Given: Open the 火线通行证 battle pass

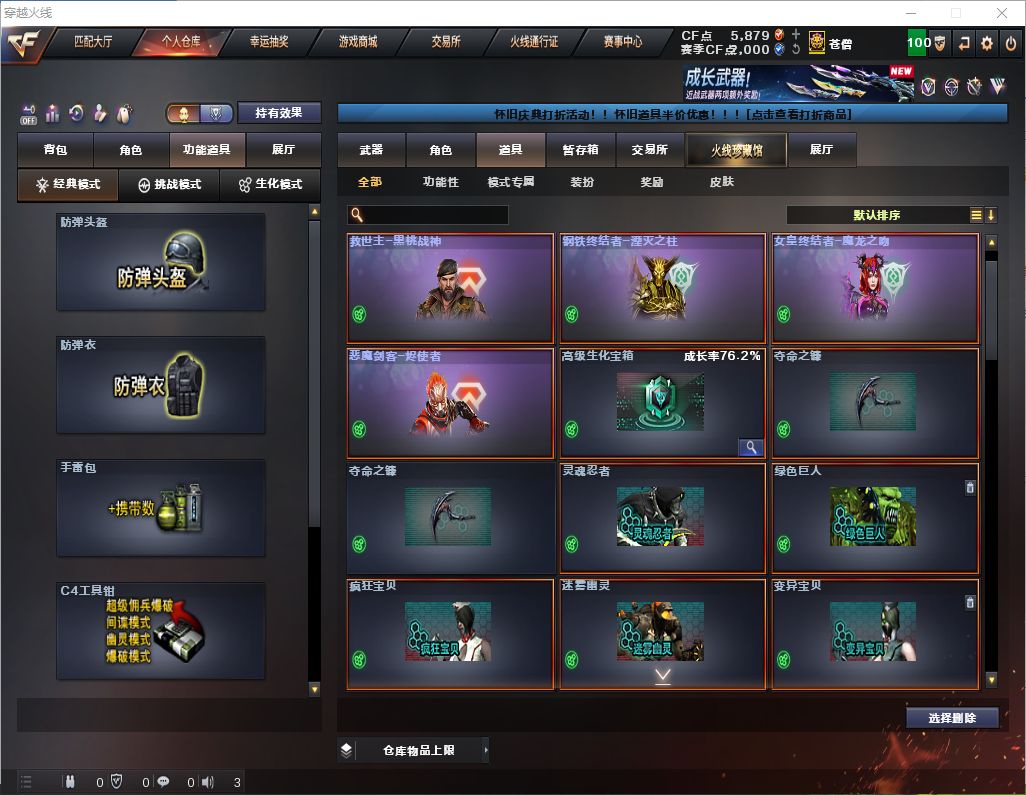Looking at the screenshot, I should pyautogui.click(x=534, y=42).
